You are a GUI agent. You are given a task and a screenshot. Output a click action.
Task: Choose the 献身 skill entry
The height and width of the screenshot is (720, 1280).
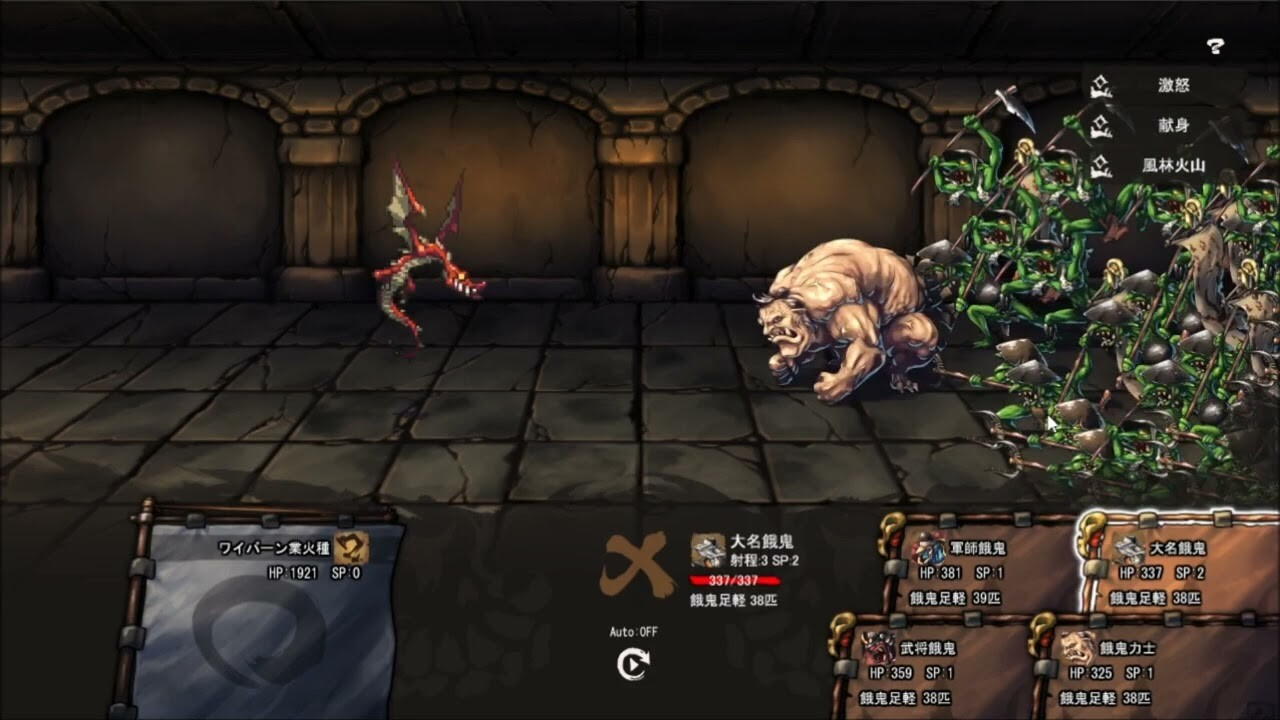point(1165,127)
